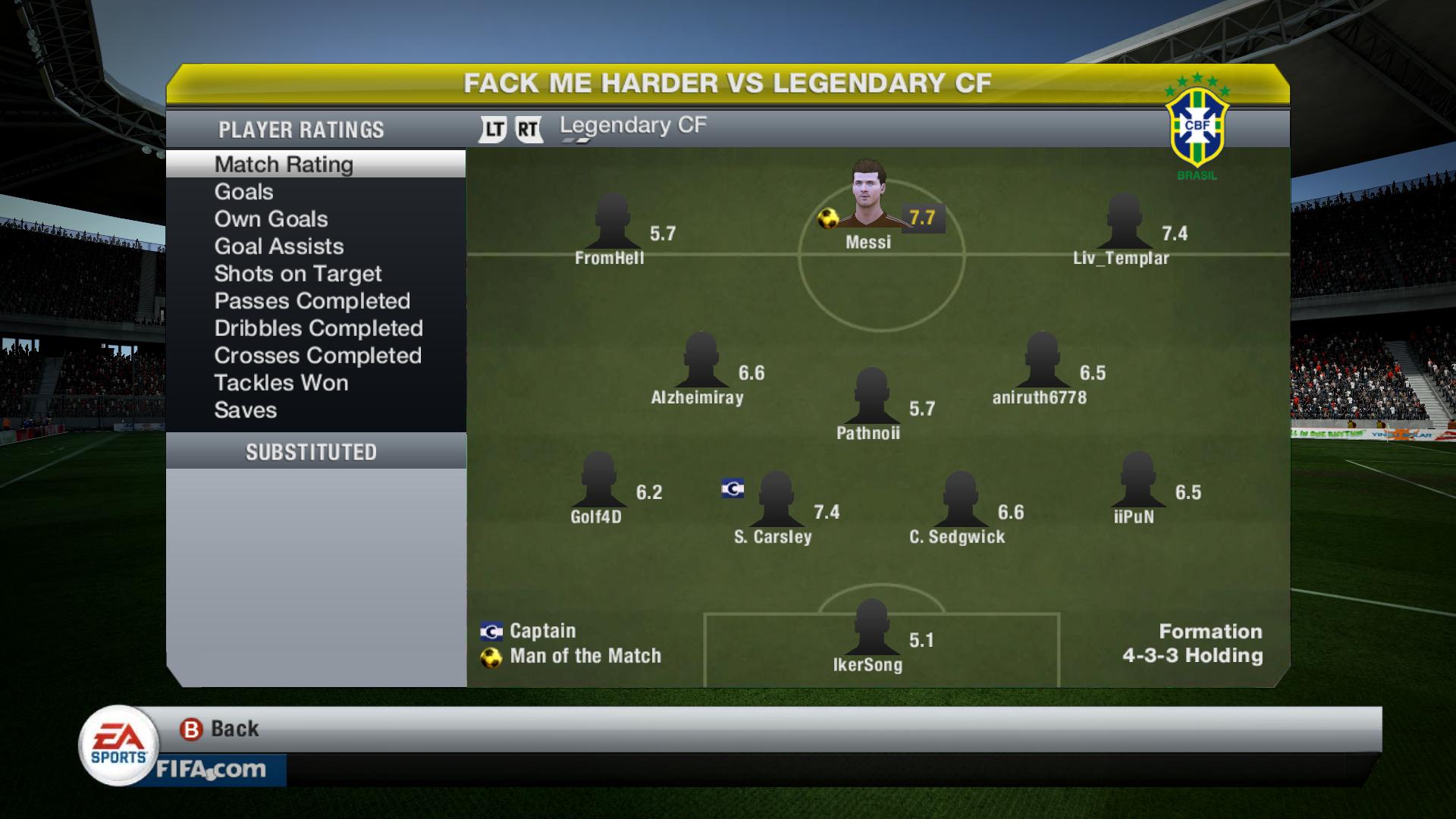Click the Pathnoii midfielder marker
The height and width of the screenshot is (819, 1456).
tap(871, 397)
